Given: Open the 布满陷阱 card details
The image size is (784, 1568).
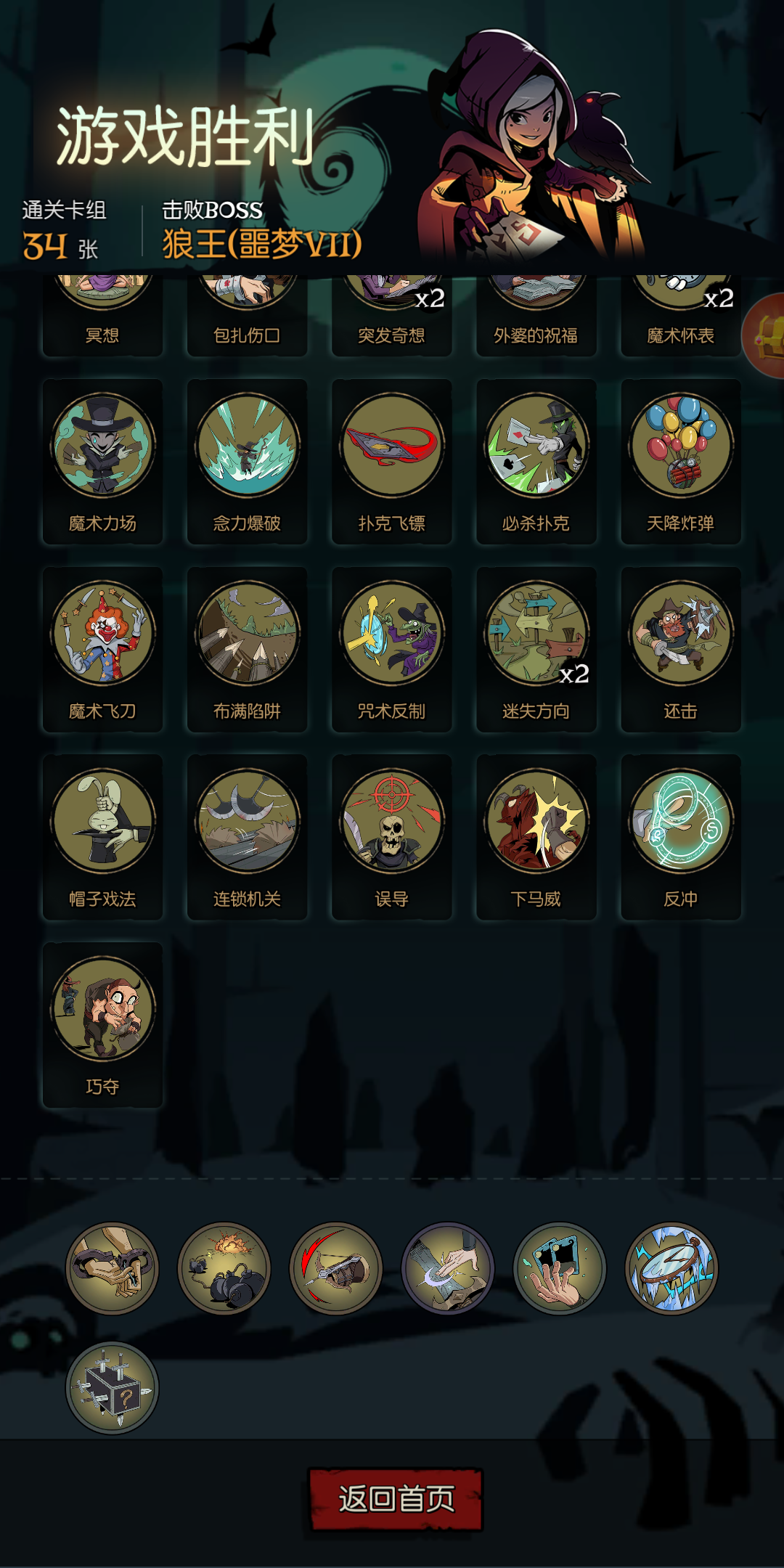Looking at the screenshot, I should coord(247,649).
